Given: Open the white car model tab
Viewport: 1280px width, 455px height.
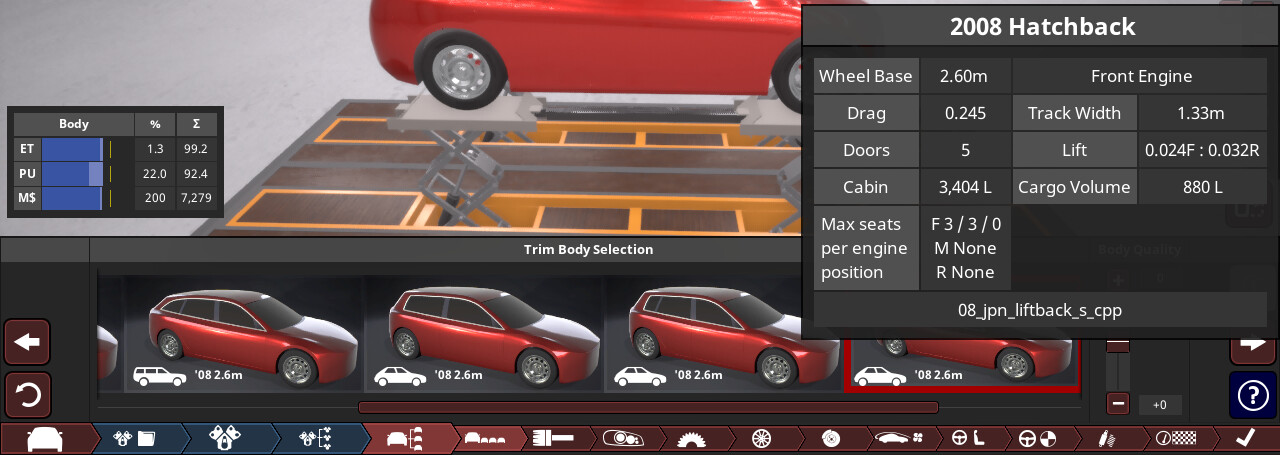Looking at the screenshot, I should (x=45, y=438).
